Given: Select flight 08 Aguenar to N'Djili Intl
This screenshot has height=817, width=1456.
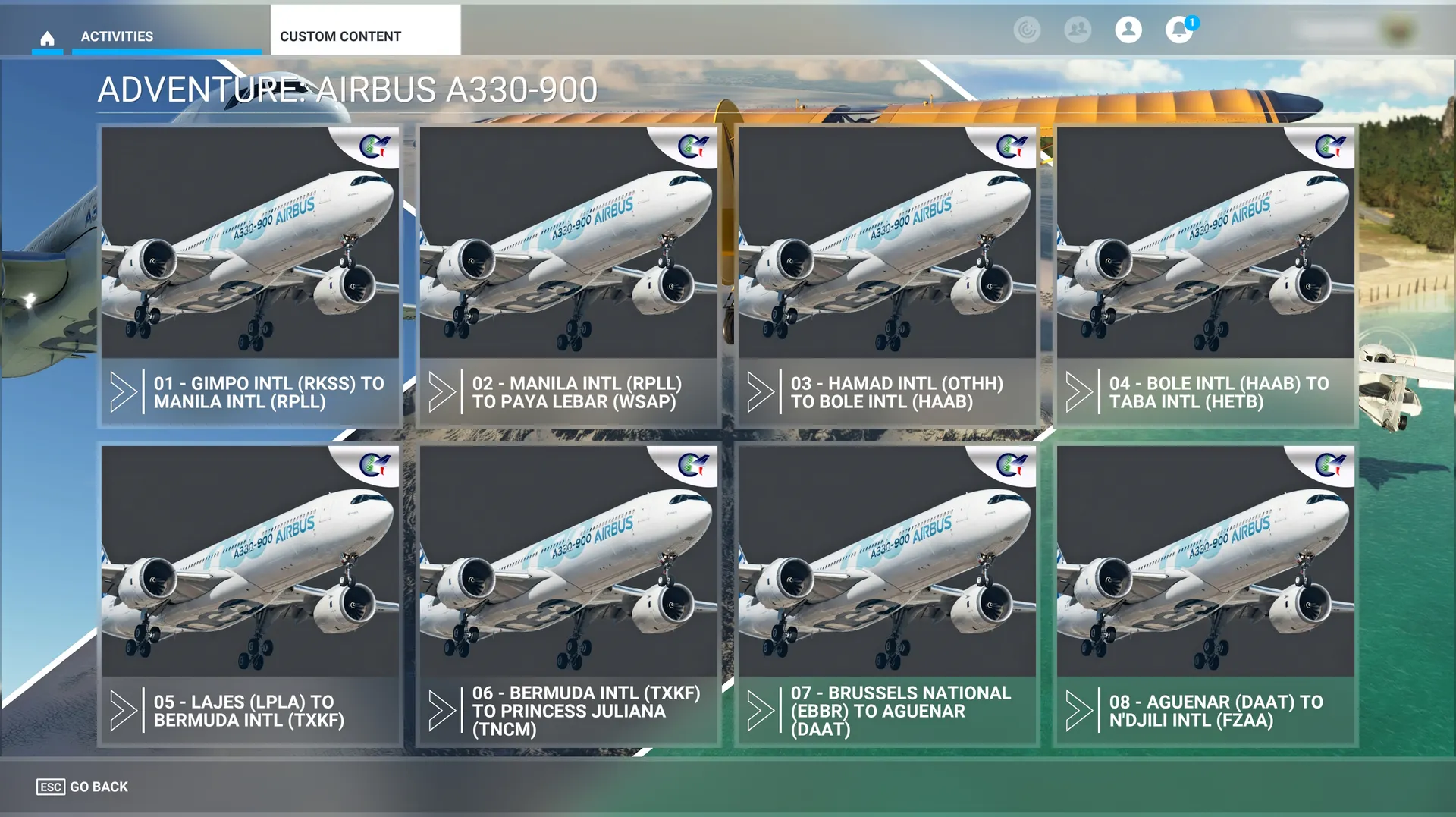Looking at the screenshot, I should click(1206, 595).
